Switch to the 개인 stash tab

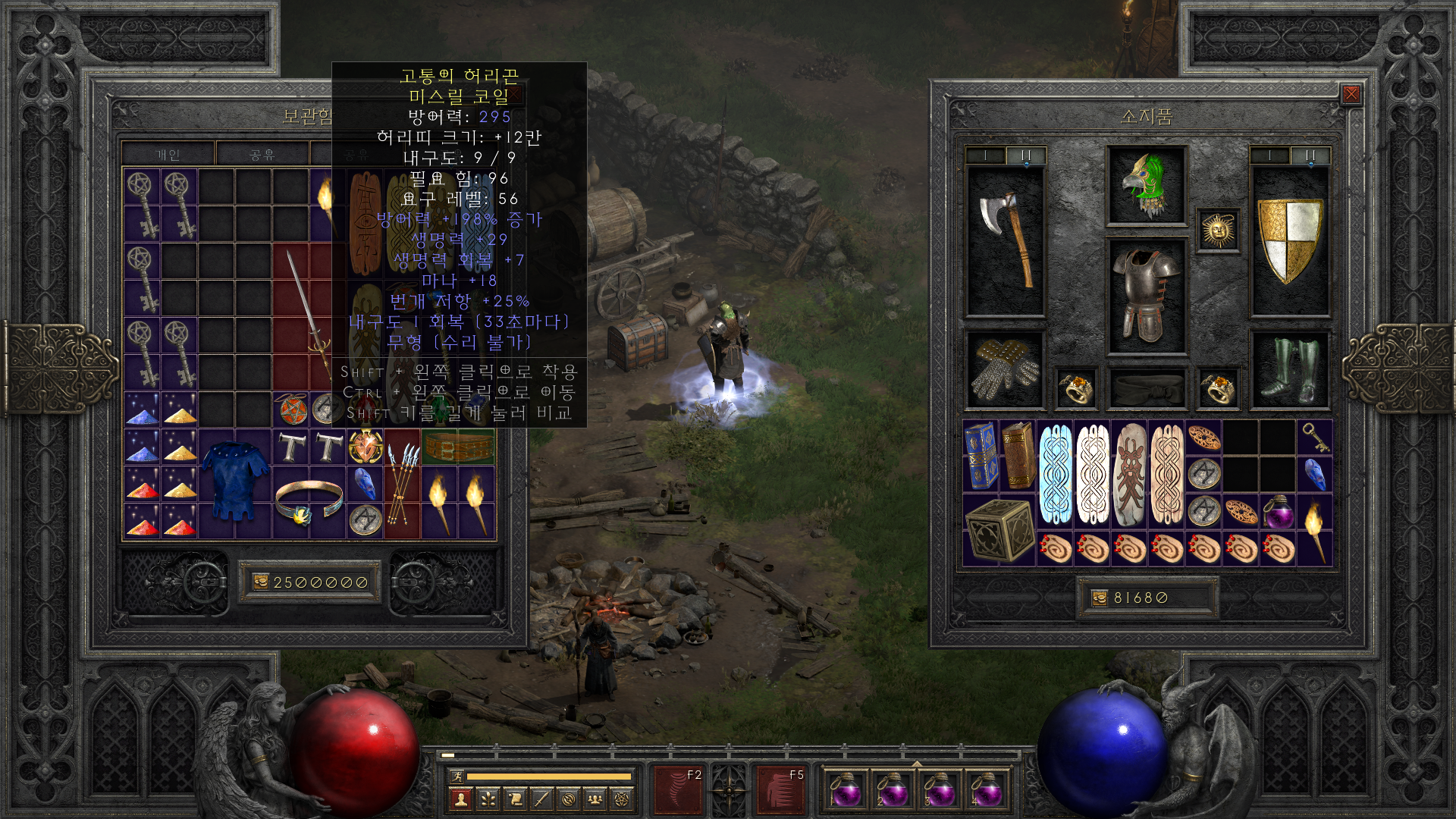(168, 155)
